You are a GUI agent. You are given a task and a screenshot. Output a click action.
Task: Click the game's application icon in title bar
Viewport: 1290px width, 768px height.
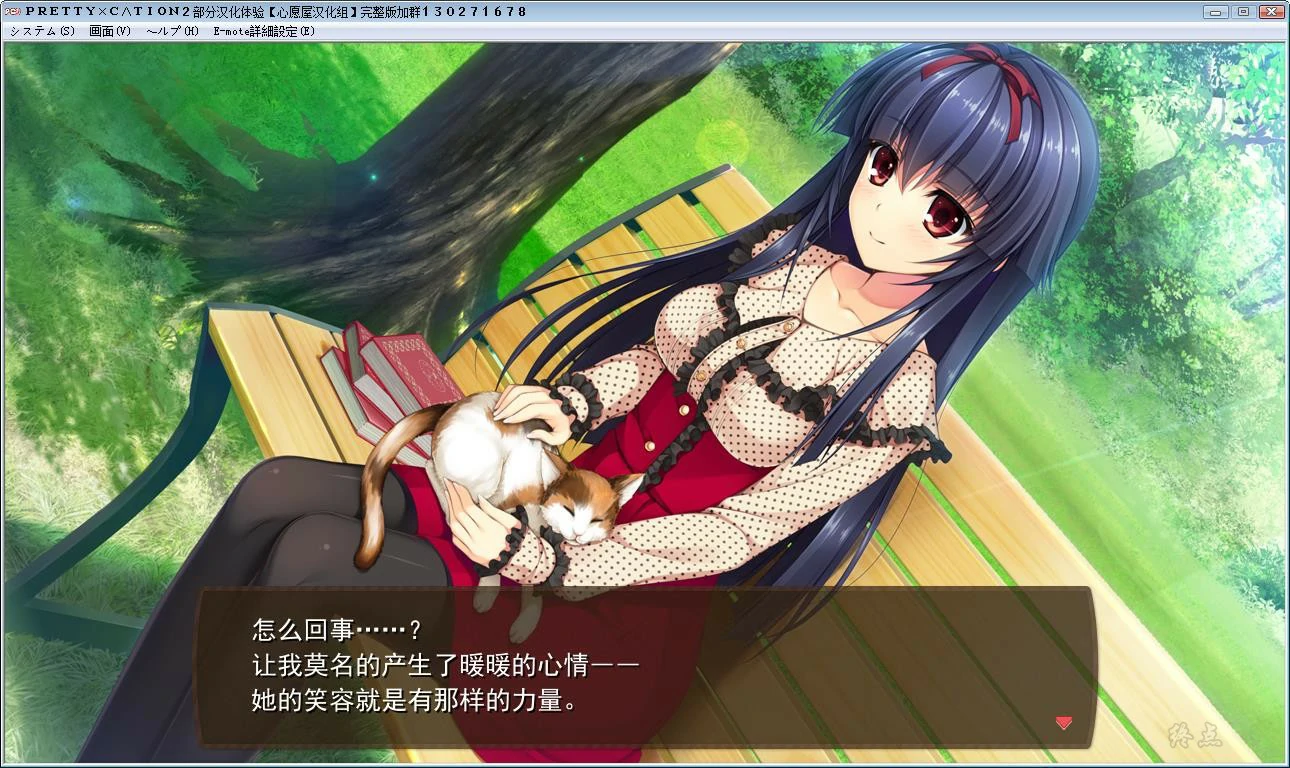[13, 11]
